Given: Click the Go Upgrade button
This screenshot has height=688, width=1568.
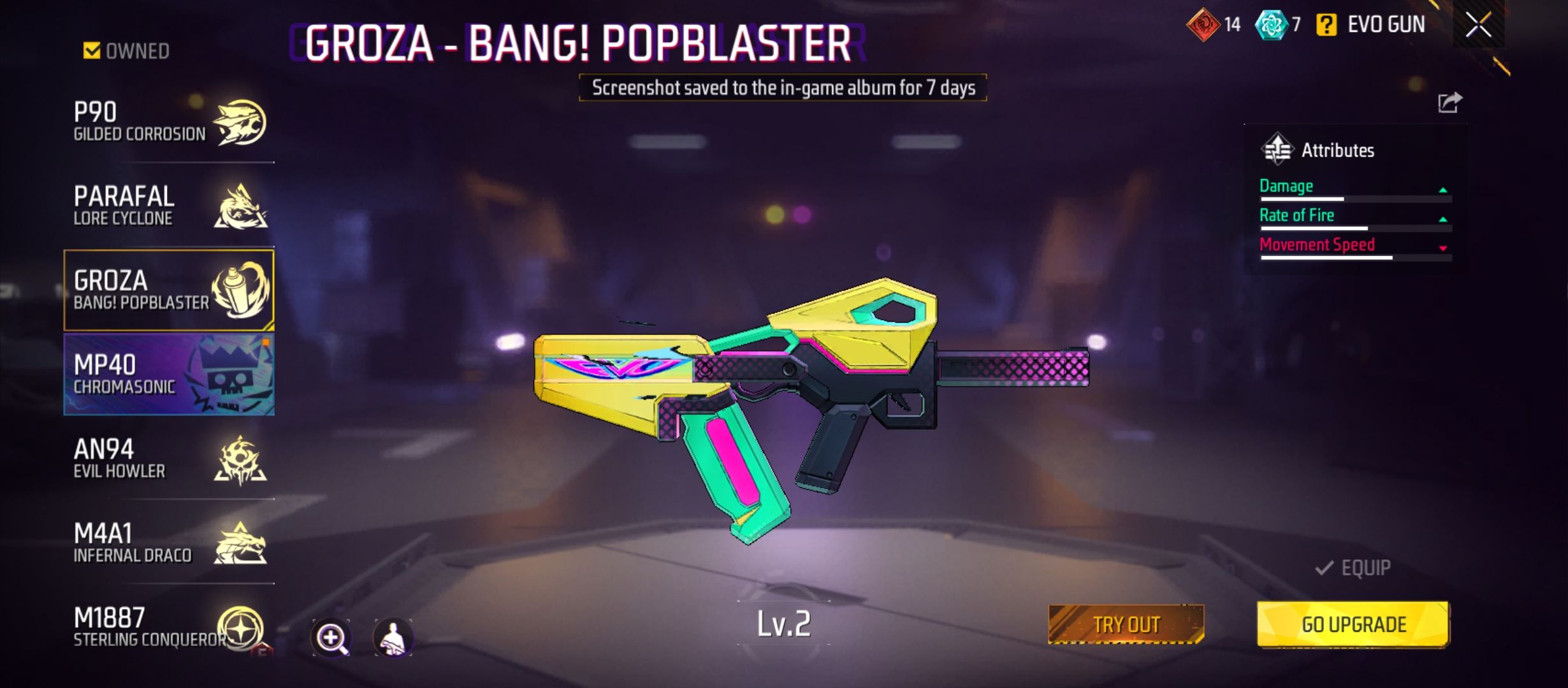Looking at the screenshot, I should click(1353, 624).
